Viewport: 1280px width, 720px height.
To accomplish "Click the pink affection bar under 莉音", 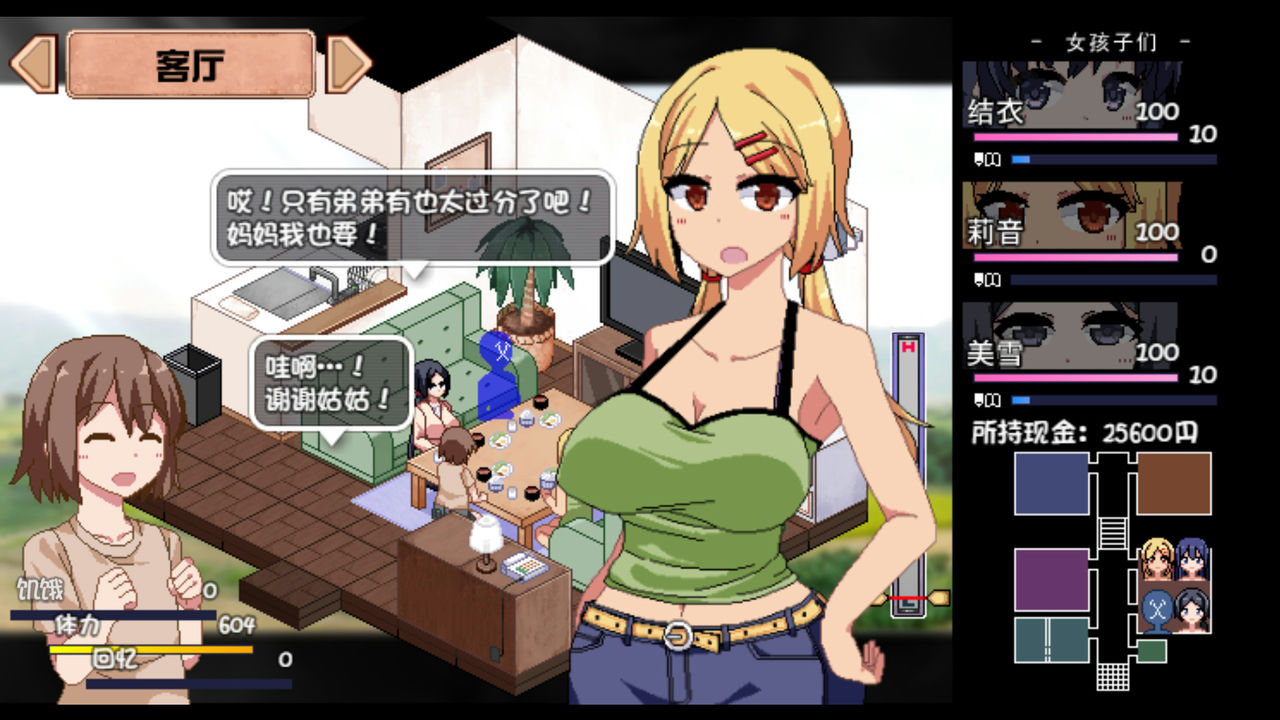I will (x=1075, y=256).
